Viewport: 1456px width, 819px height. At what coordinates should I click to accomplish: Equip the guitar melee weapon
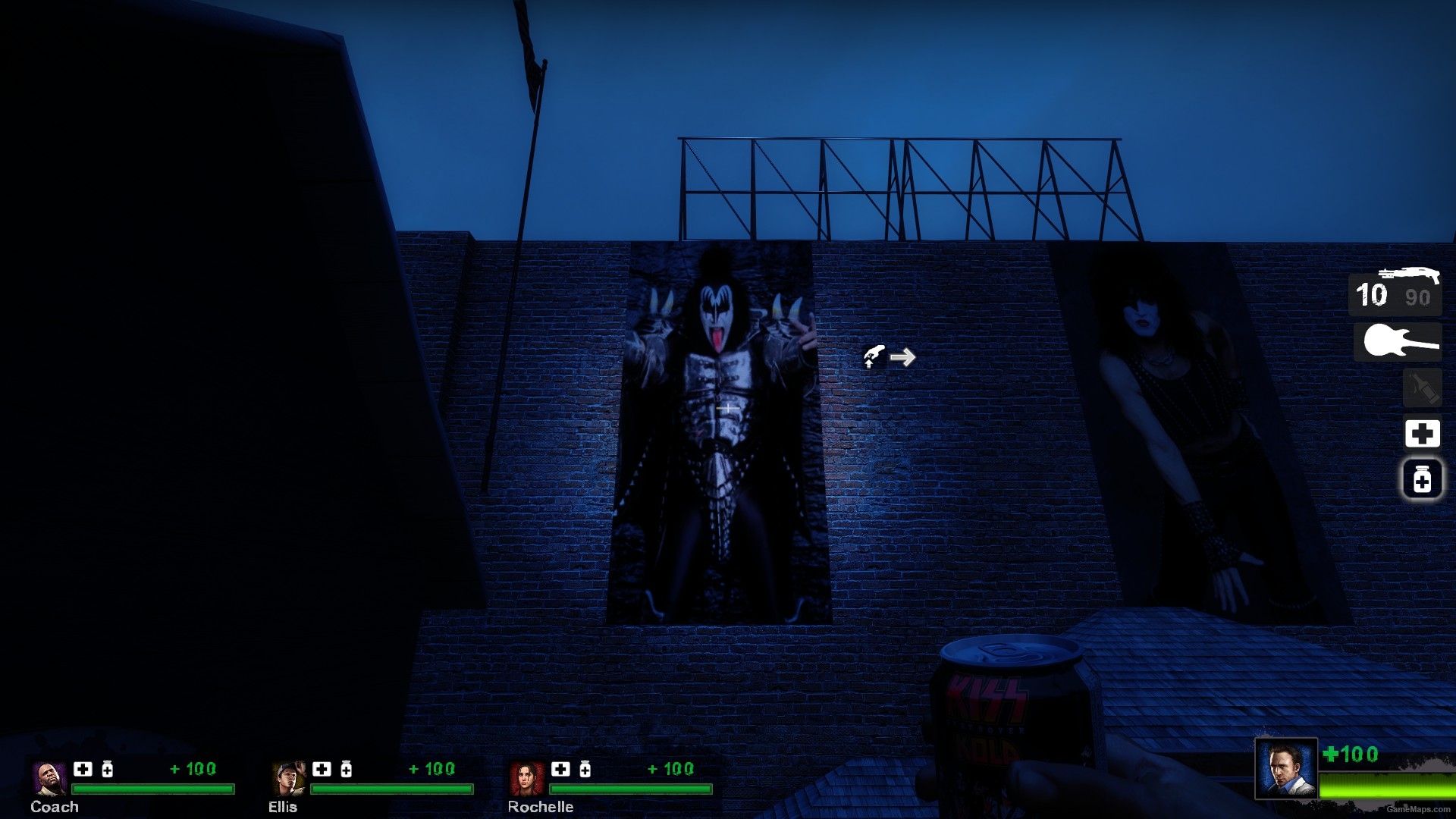(x=1401, y=341)
